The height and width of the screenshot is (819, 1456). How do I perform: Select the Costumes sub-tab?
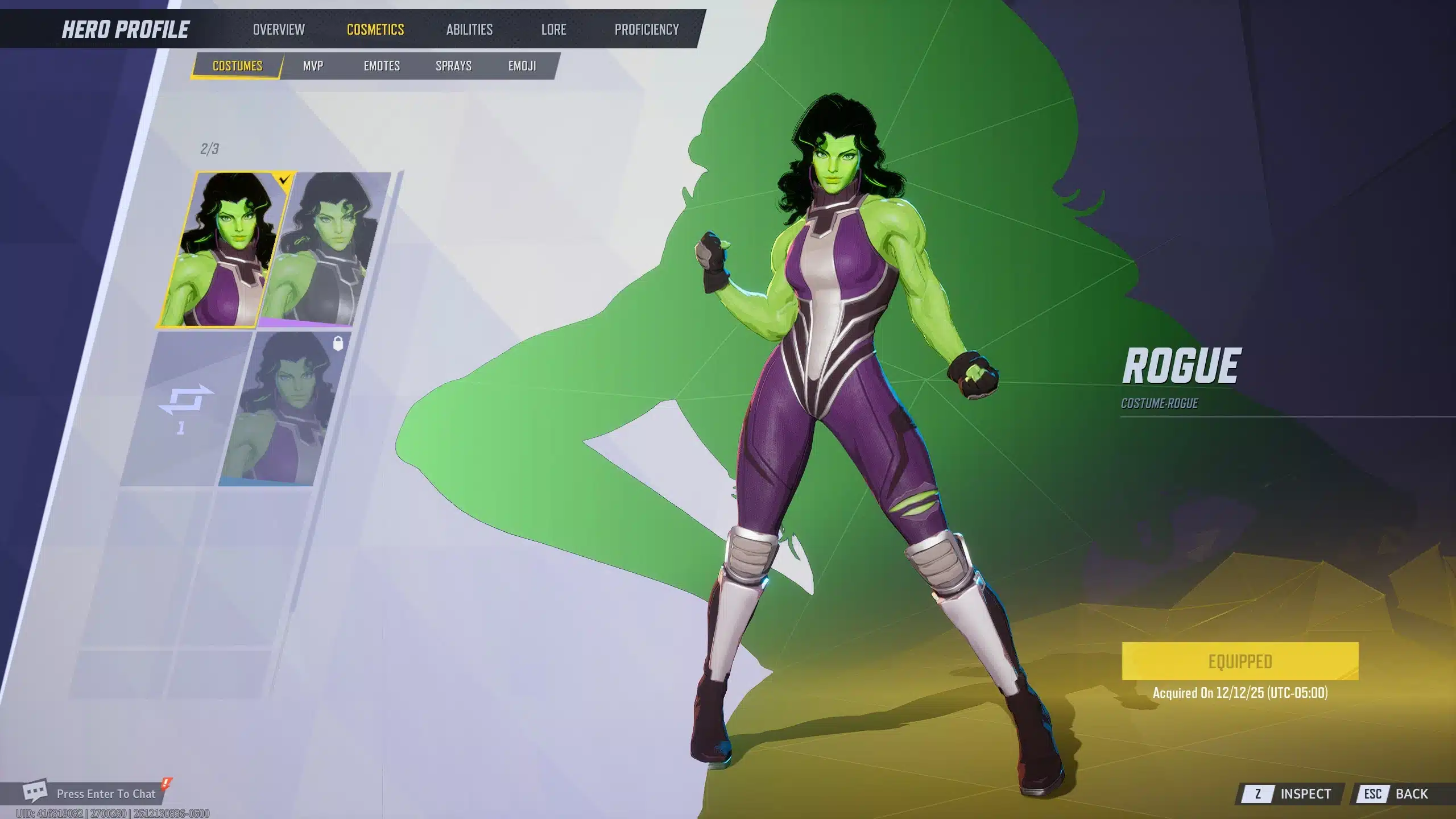pos(237,66)
